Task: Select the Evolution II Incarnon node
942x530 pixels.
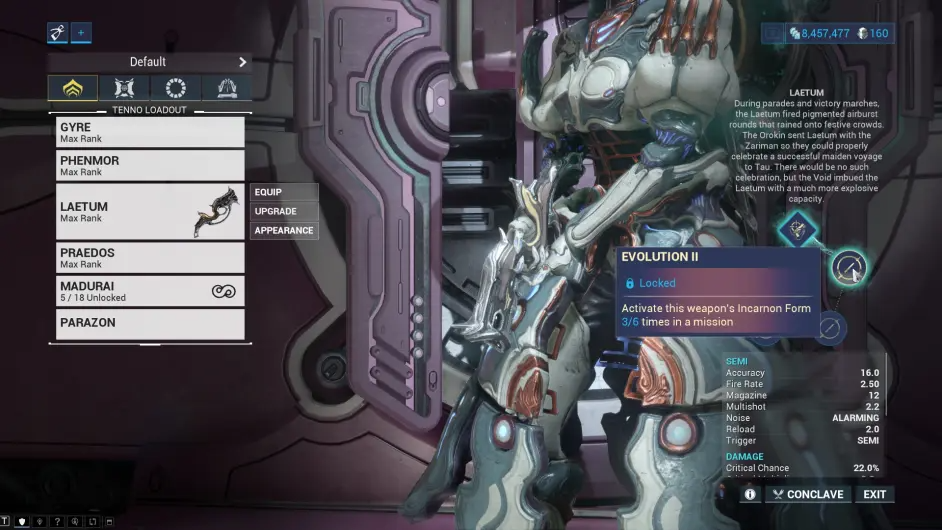Action: (x=849, y=267)
